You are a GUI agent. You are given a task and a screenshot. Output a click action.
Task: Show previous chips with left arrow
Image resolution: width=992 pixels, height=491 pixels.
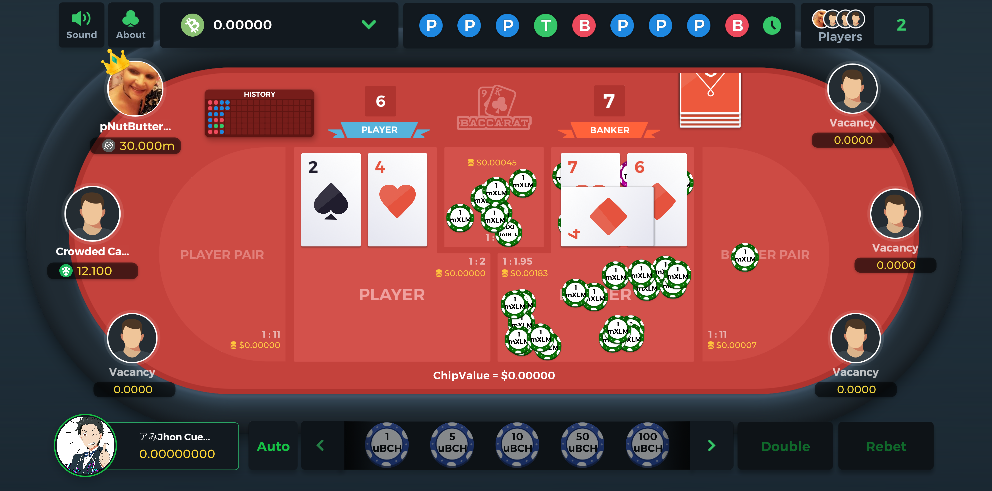[x=321, y=446]
